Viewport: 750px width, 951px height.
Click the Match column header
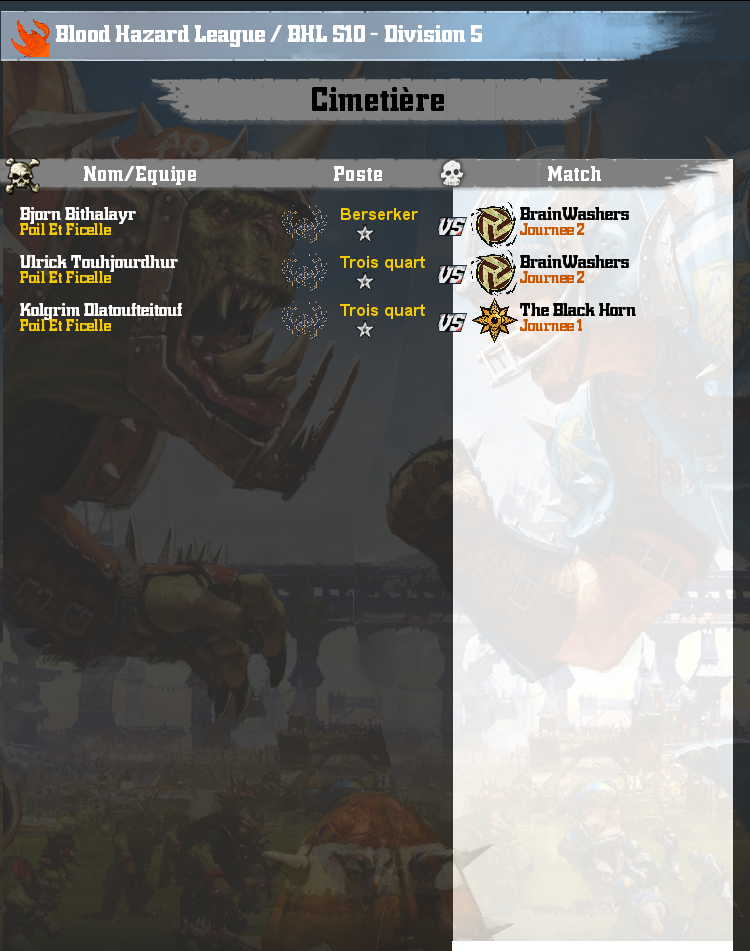pyautogui.click(x=574, y=174)
